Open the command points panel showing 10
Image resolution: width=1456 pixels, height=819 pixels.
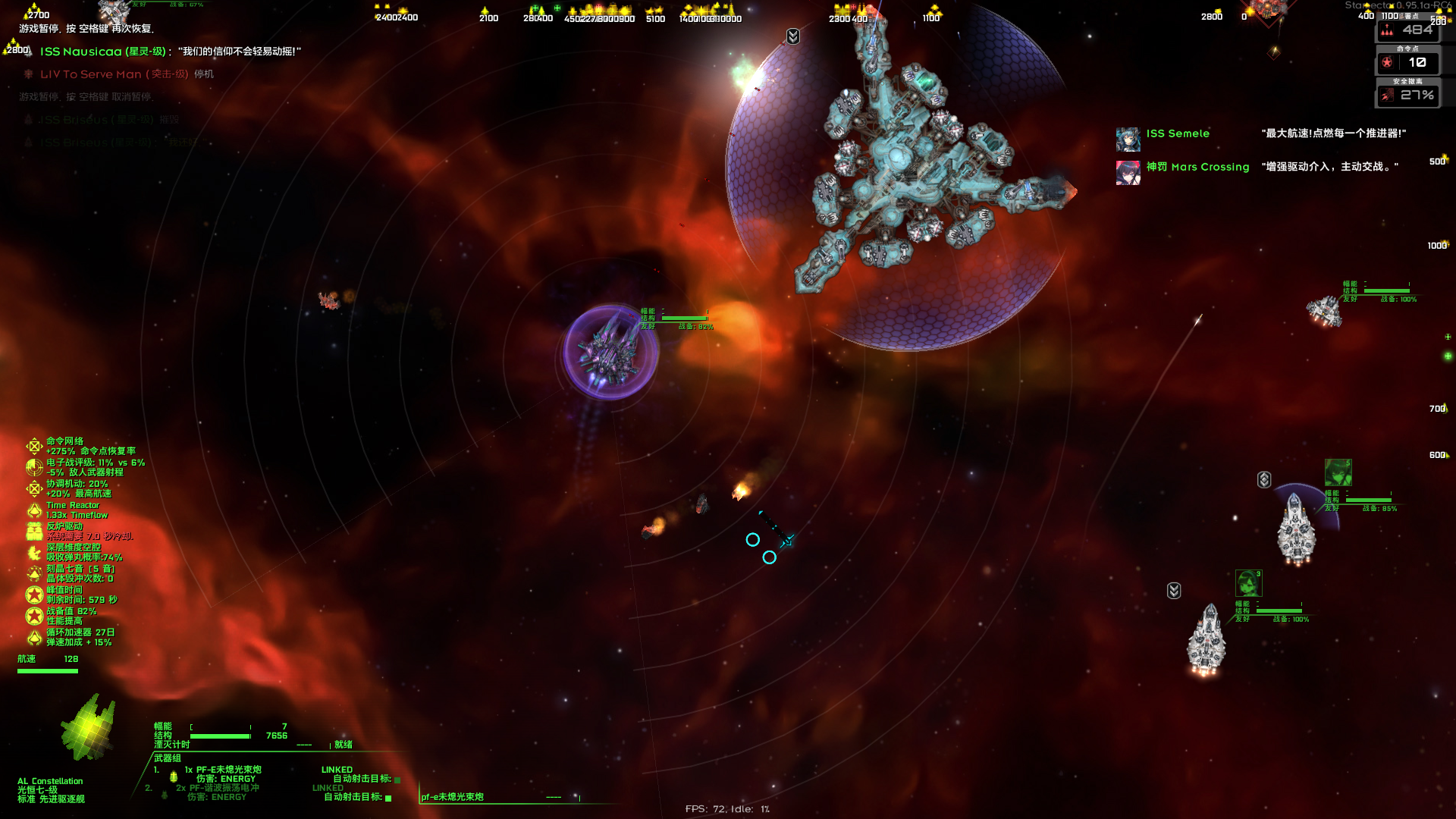pos(1408,63)
